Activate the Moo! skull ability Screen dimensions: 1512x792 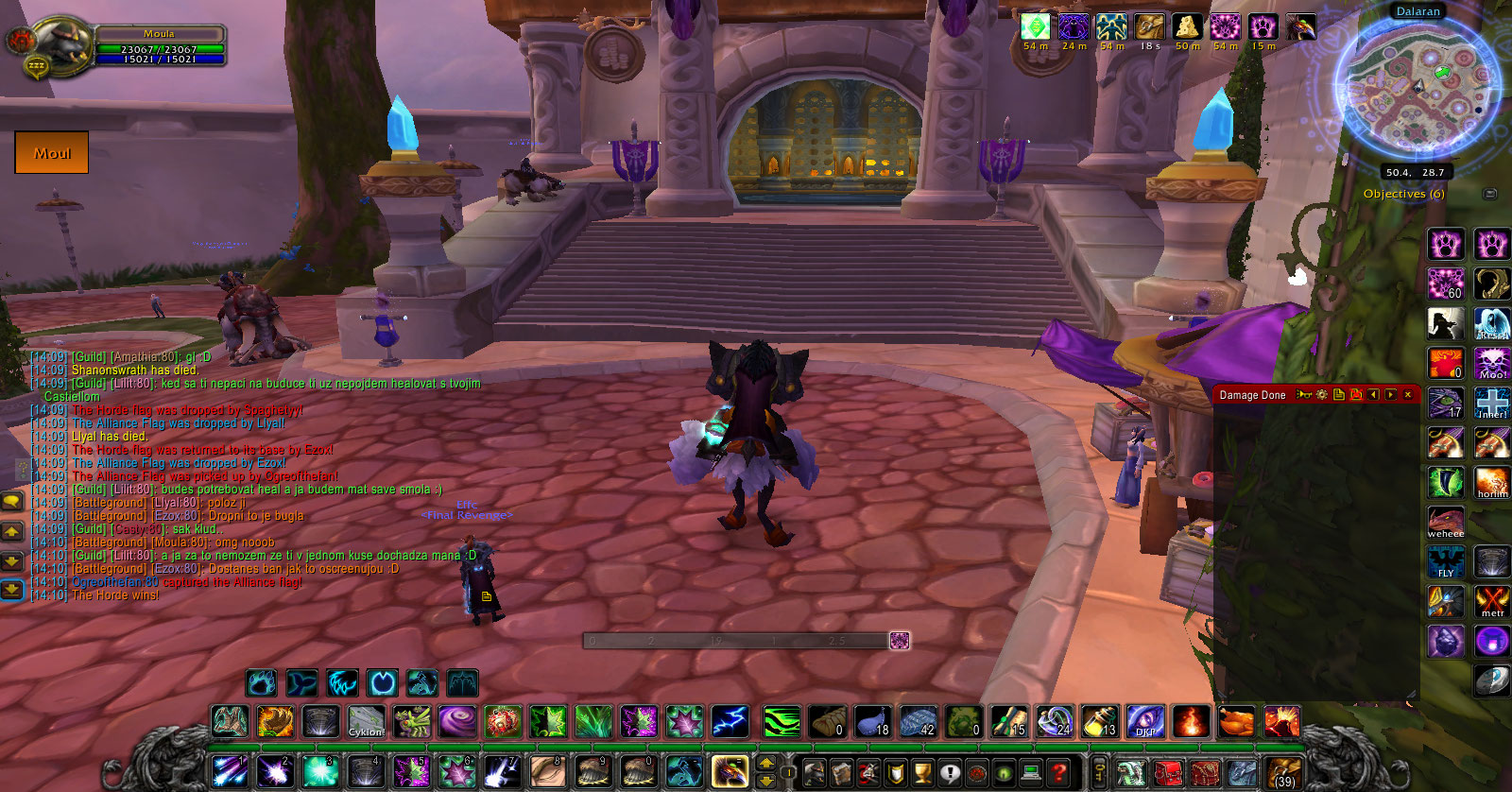1492,363
